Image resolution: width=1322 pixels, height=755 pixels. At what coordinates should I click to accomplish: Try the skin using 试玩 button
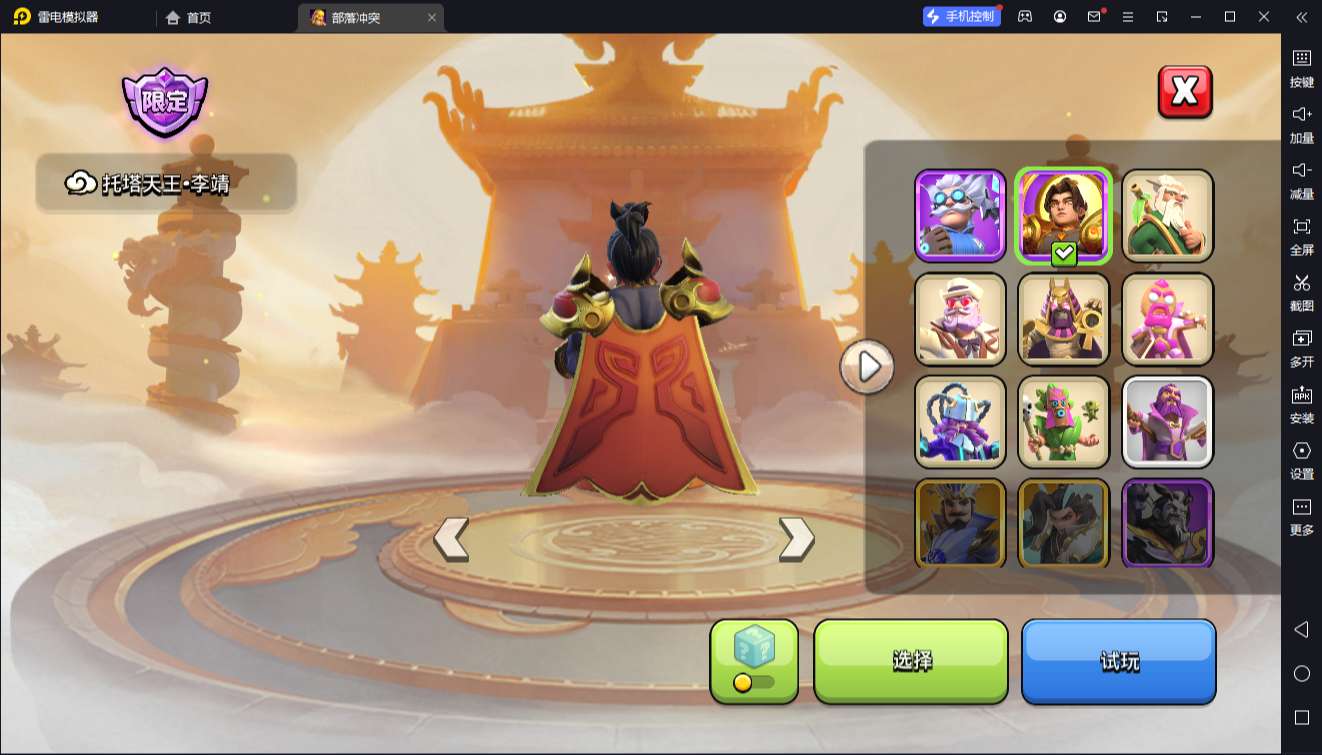1118,661
